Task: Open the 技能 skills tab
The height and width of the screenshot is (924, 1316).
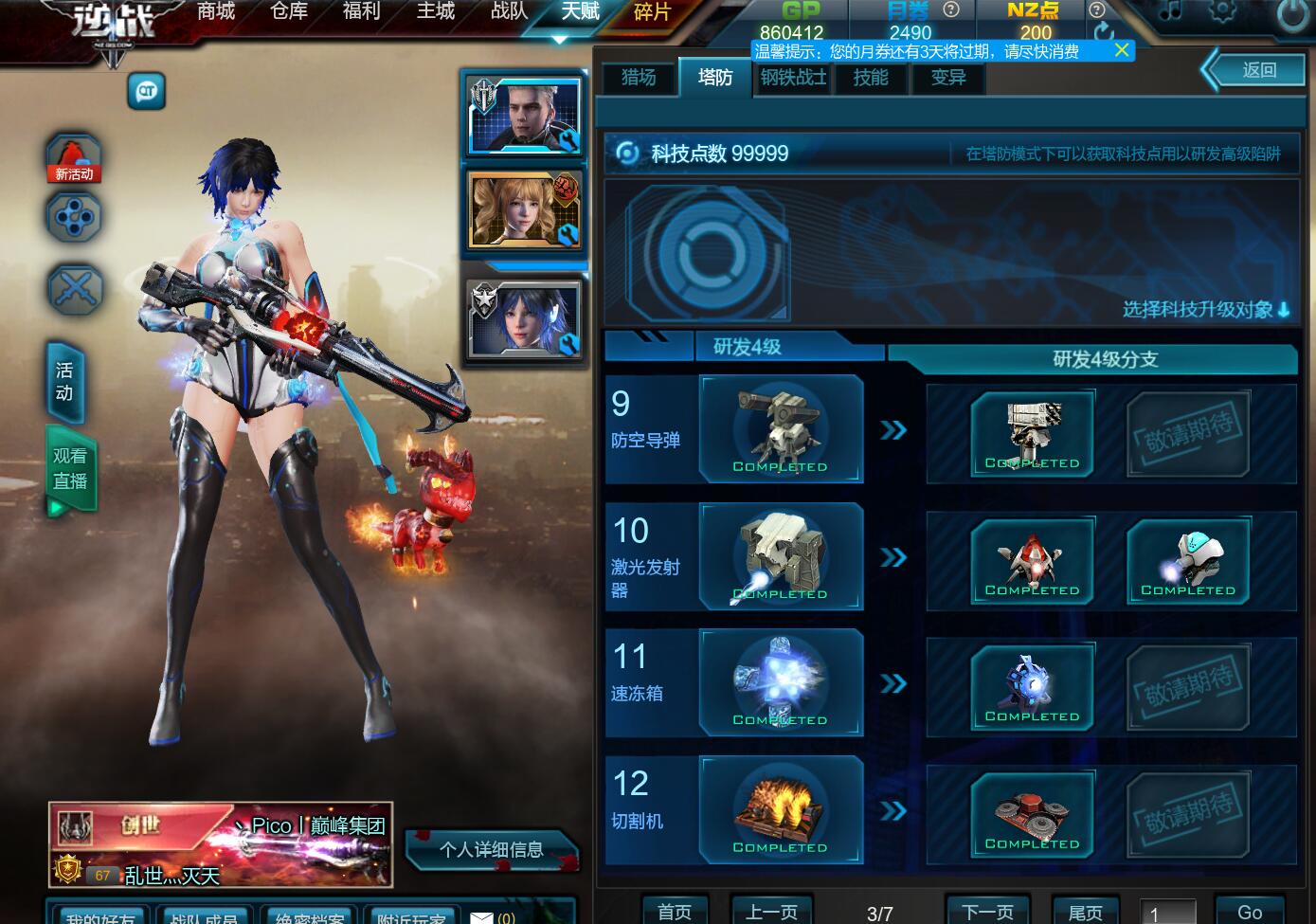Action: pyautogui.click(x=870, y=78)
